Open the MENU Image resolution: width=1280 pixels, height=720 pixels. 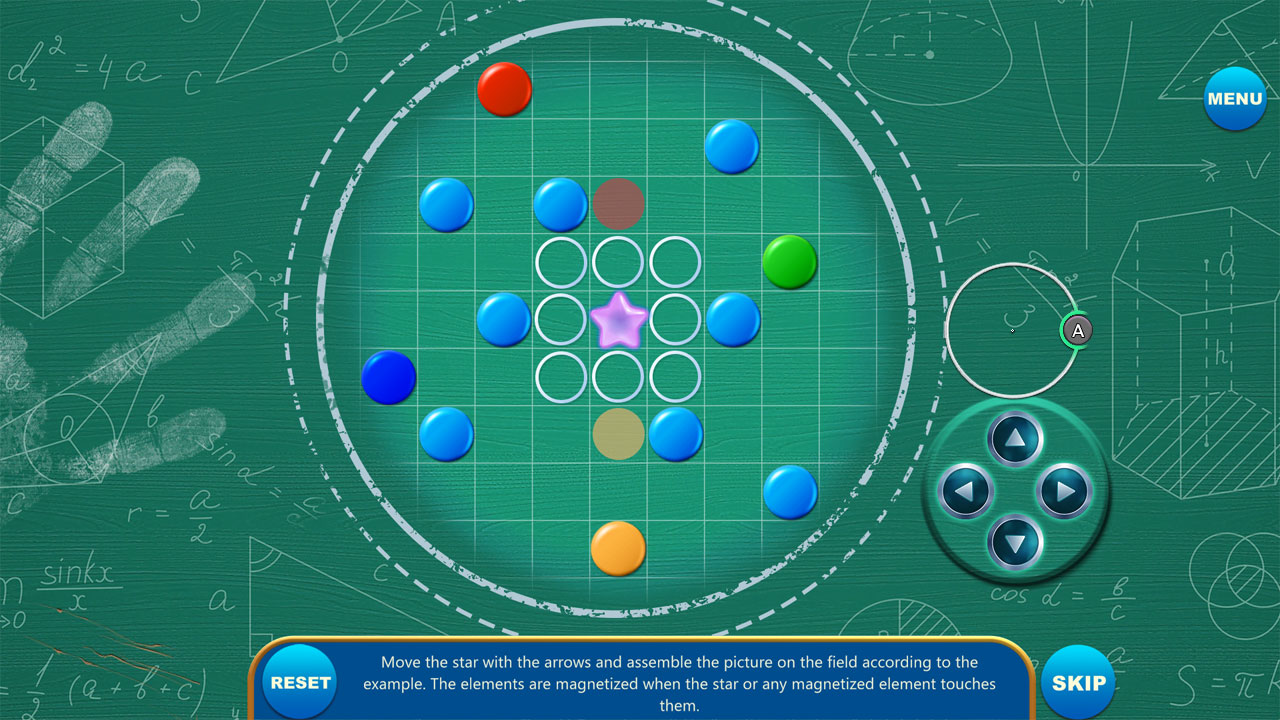(1235, 99)
